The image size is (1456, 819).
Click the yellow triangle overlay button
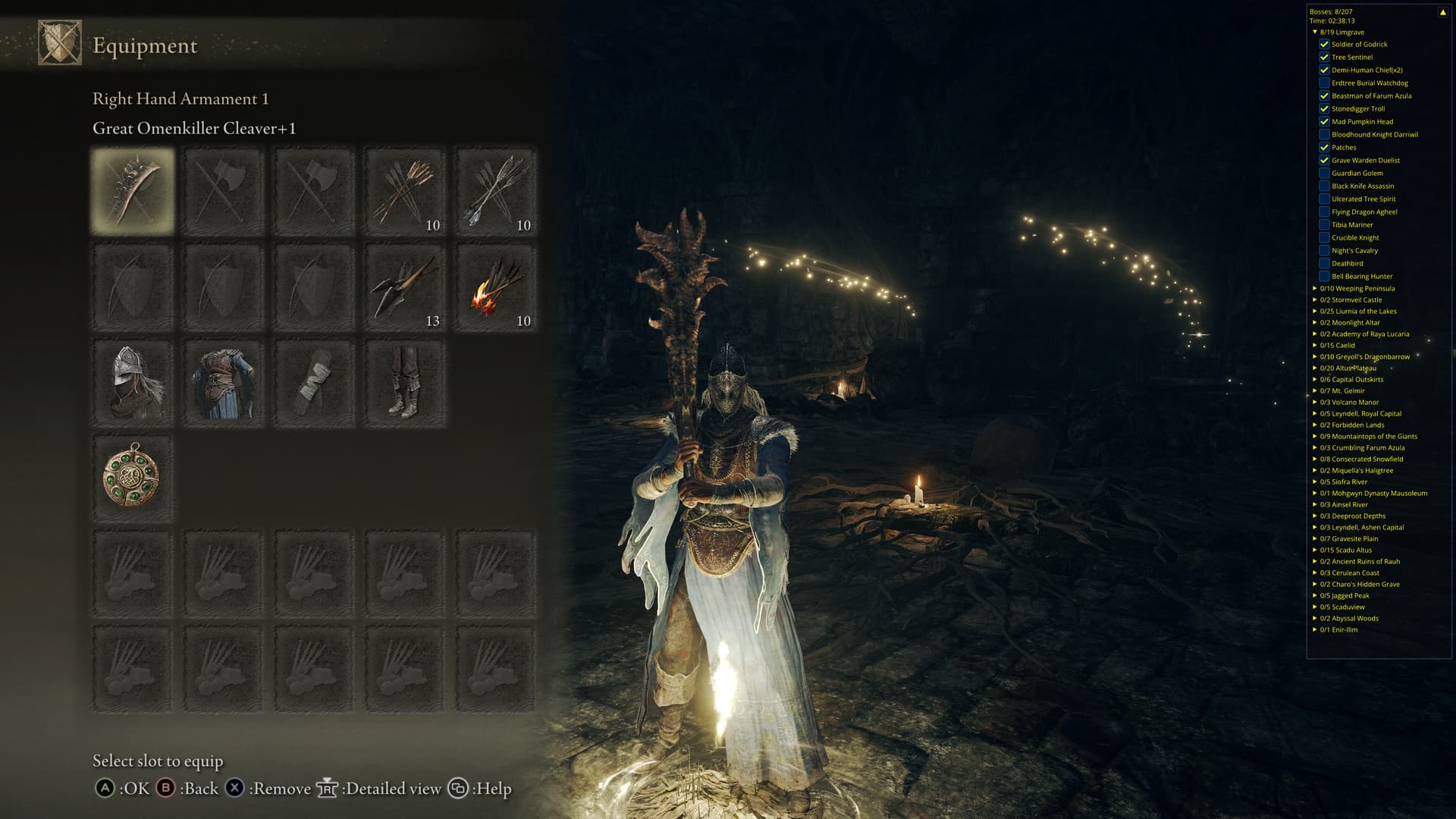pyautogui.click(x=1442, y=12)
